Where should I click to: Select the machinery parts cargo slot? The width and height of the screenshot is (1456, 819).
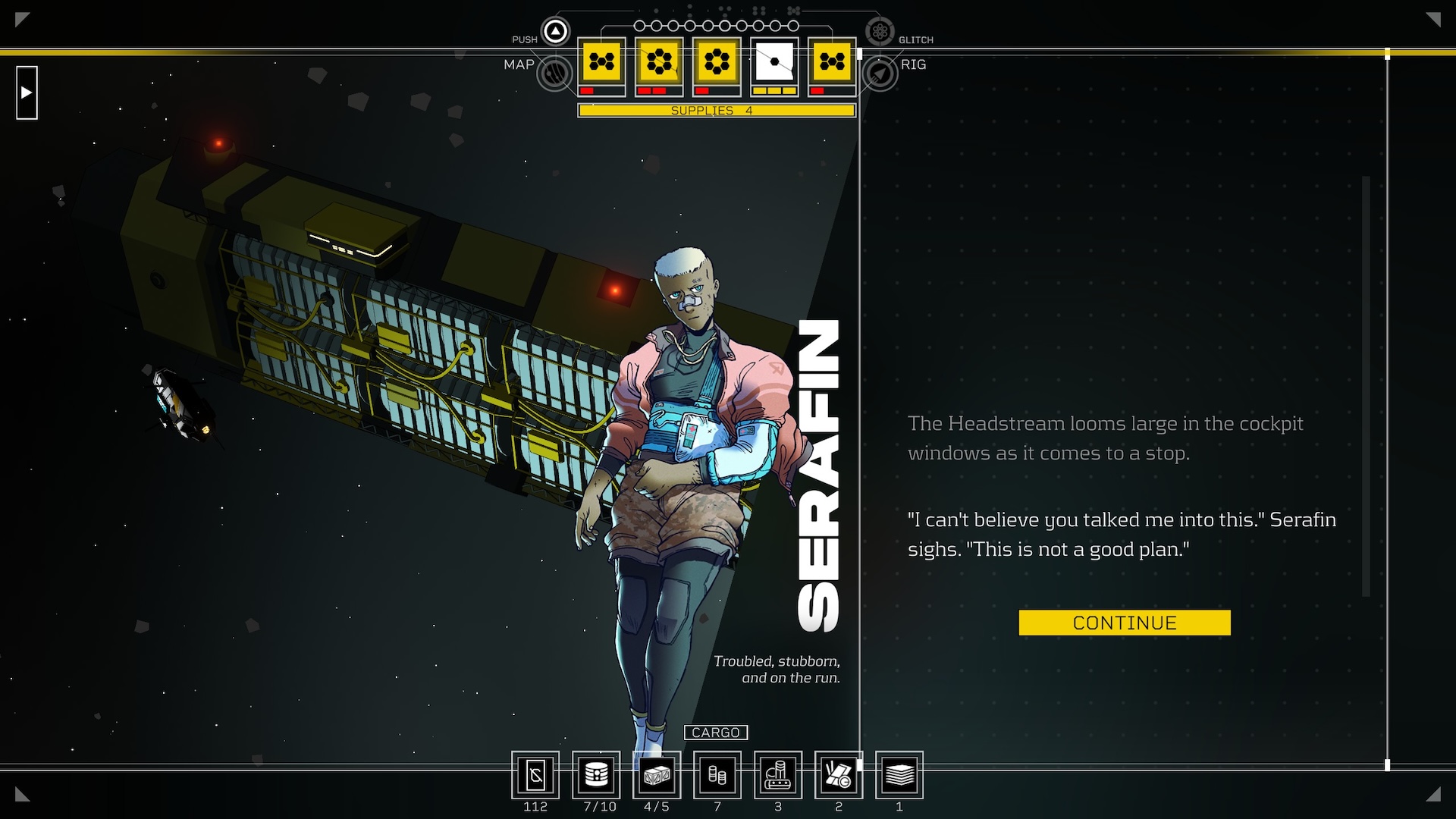pyautogui.click(x=778, y=775)
